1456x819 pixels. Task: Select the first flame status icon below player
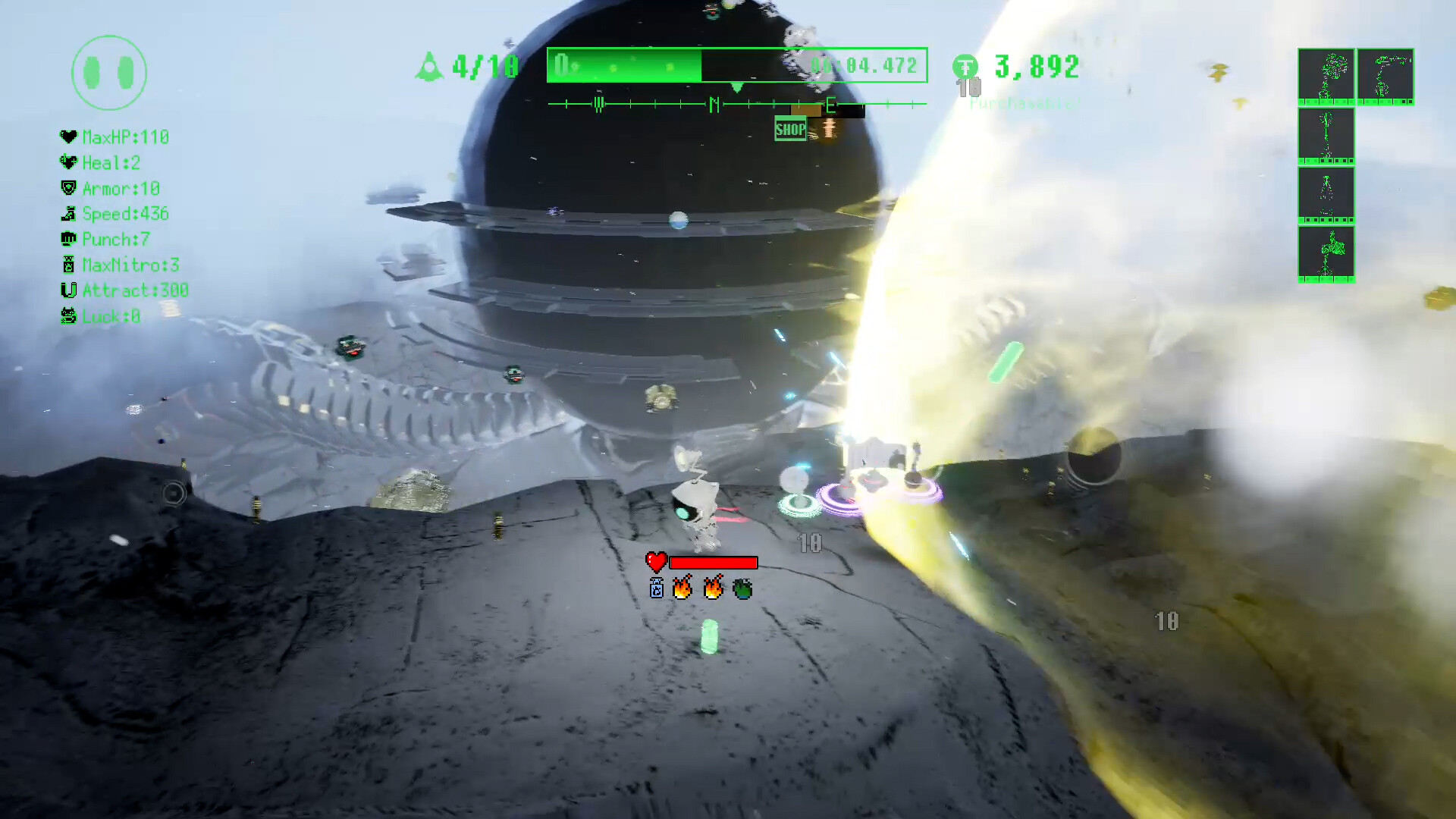[x=683, y=588]
